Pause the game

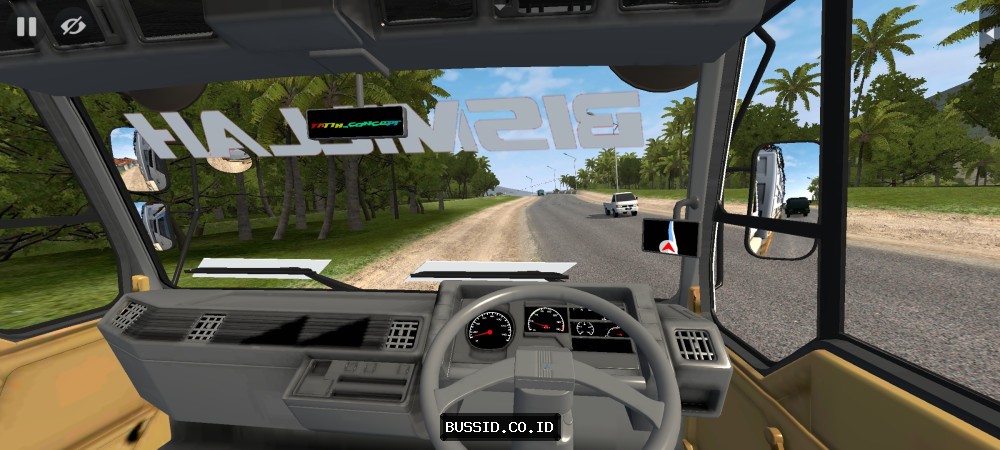point(26,26)
